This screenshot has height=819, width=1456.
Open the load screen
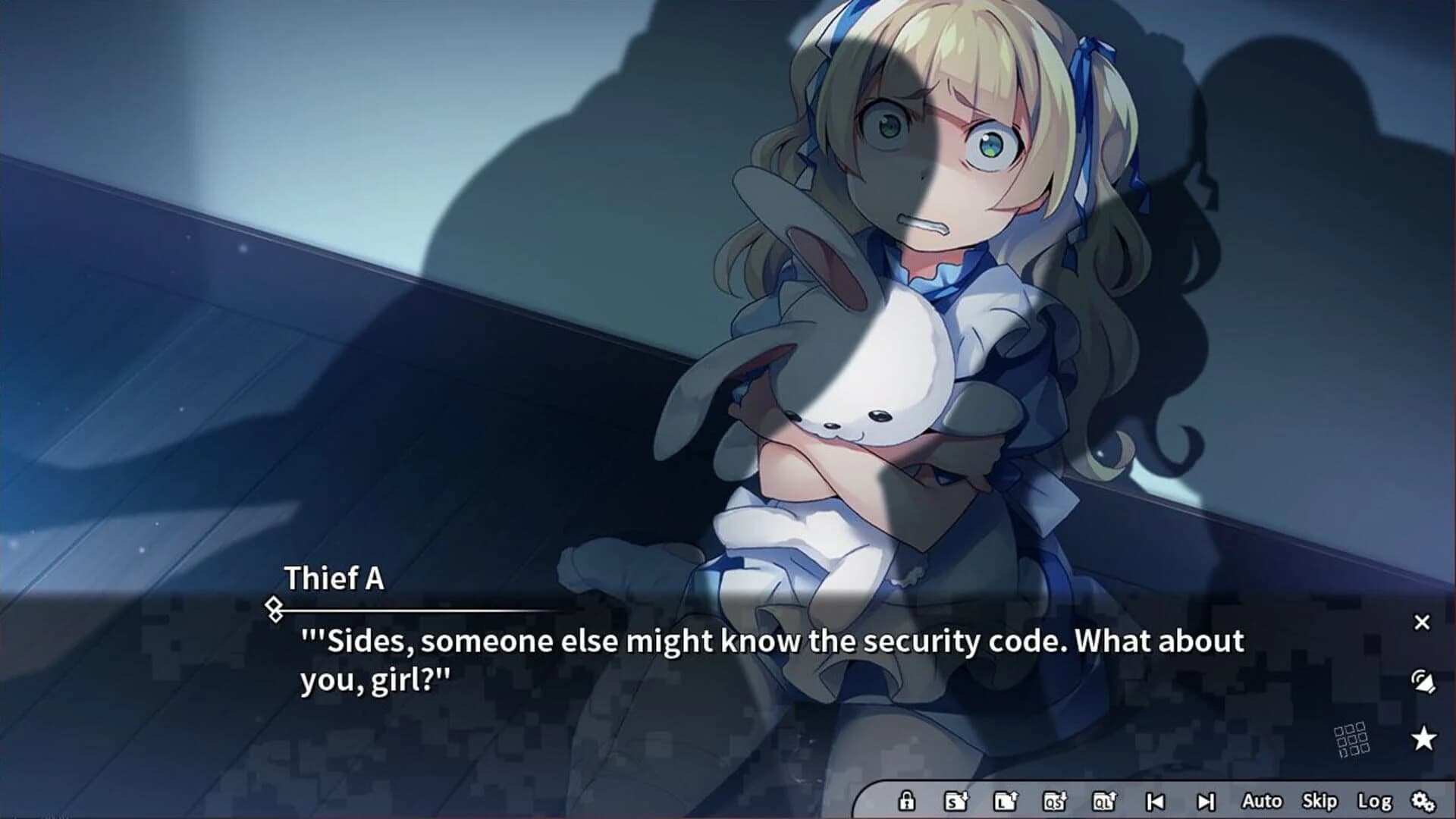click(x=1007, y=800)
